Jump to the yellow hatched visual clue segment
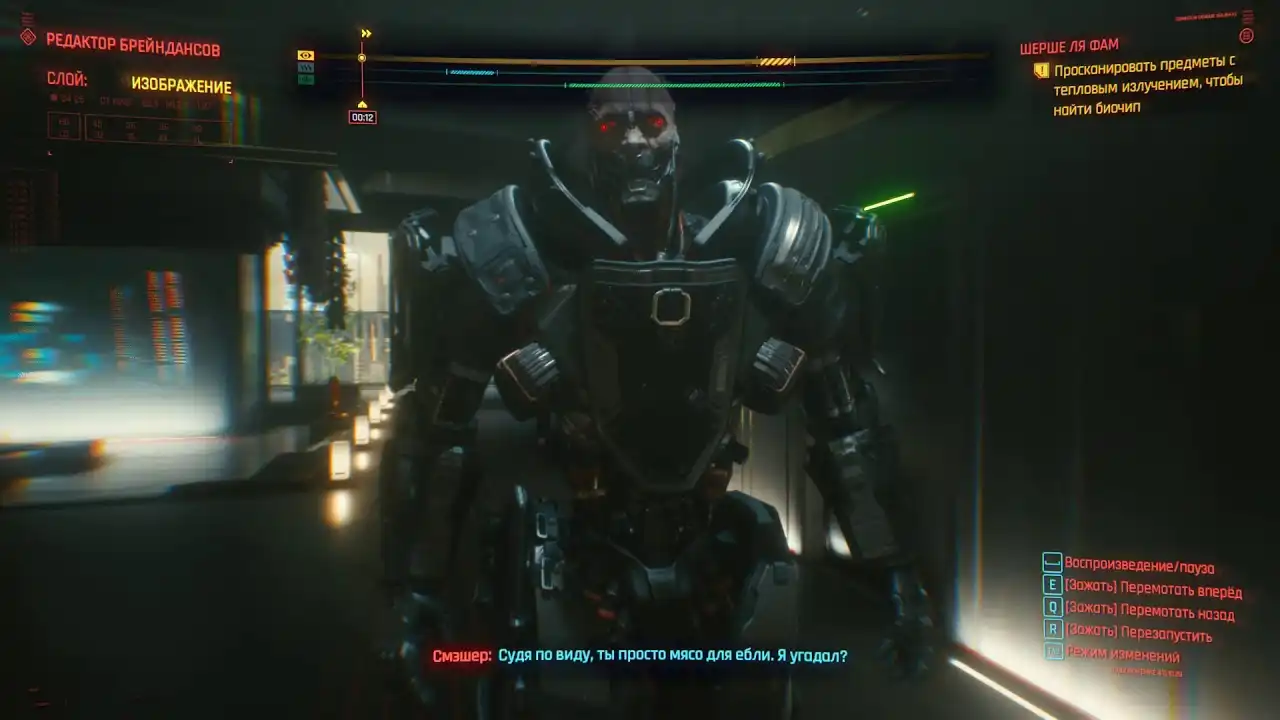Viewport: 1280px width, 720px height. coord(775,62)
